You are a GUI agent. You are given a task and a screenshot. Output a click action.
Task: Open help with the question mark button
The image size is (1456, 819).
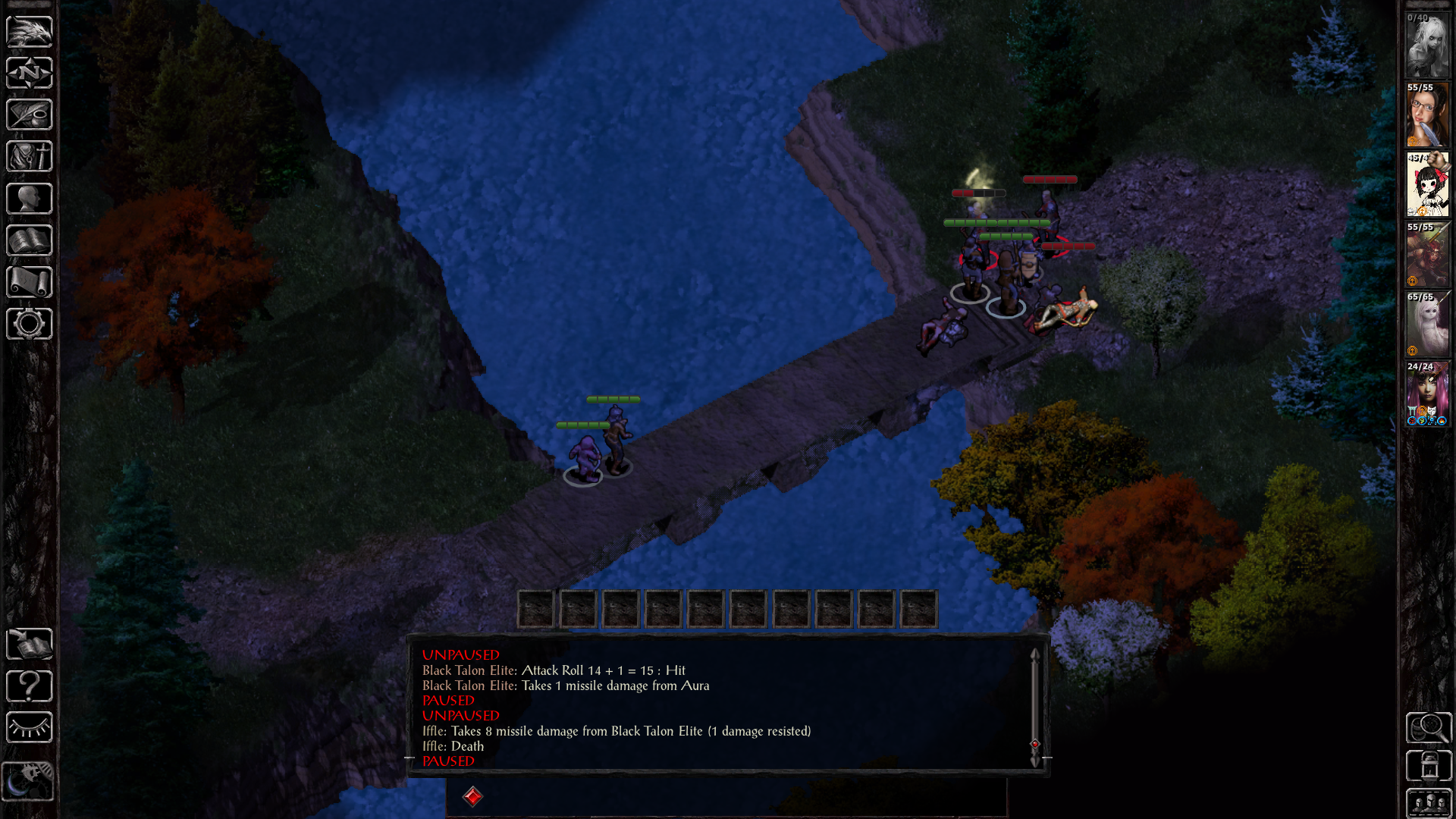[x=29, y=686]
